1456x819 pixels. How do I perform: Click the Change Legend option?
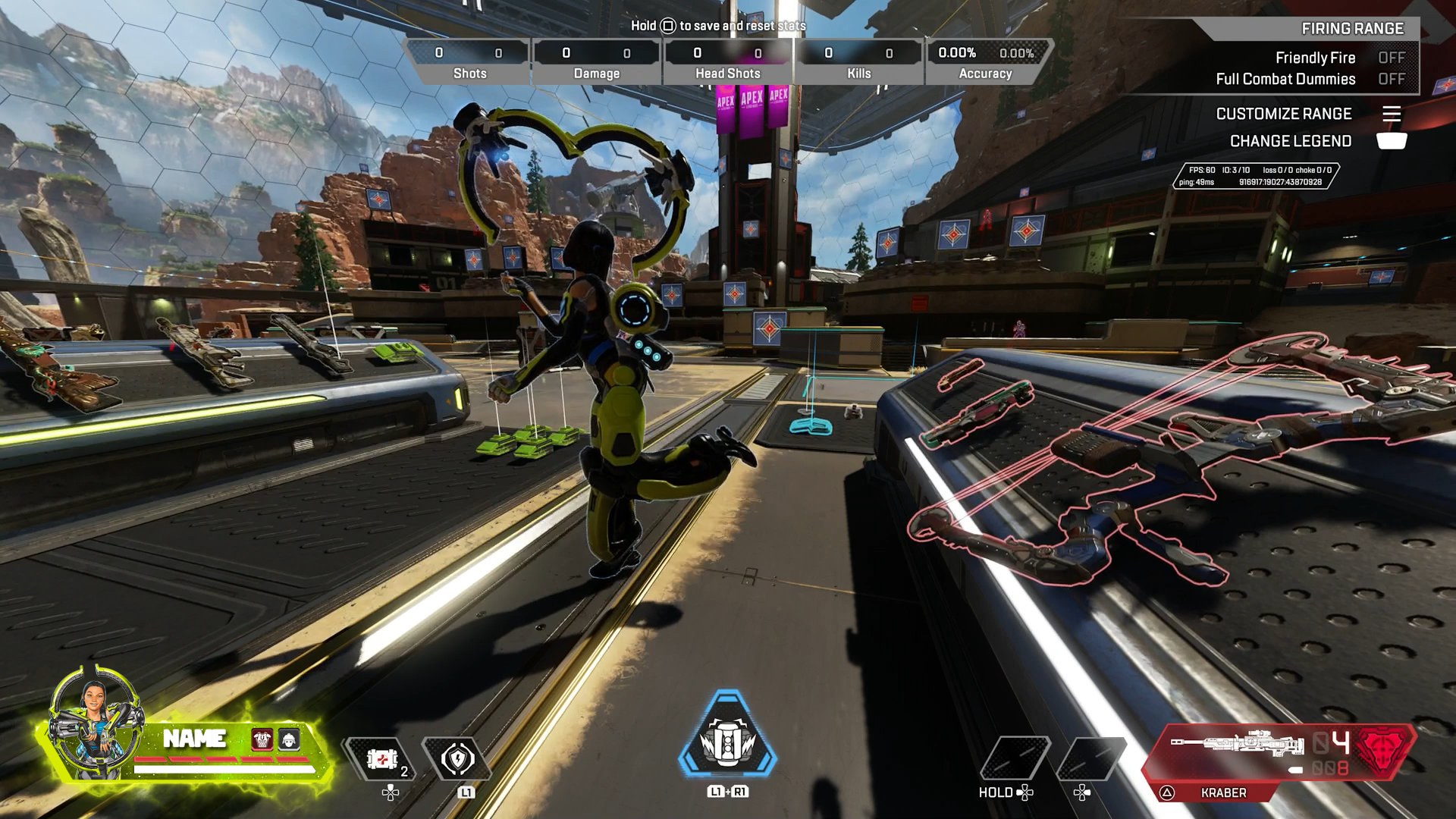1291,142
